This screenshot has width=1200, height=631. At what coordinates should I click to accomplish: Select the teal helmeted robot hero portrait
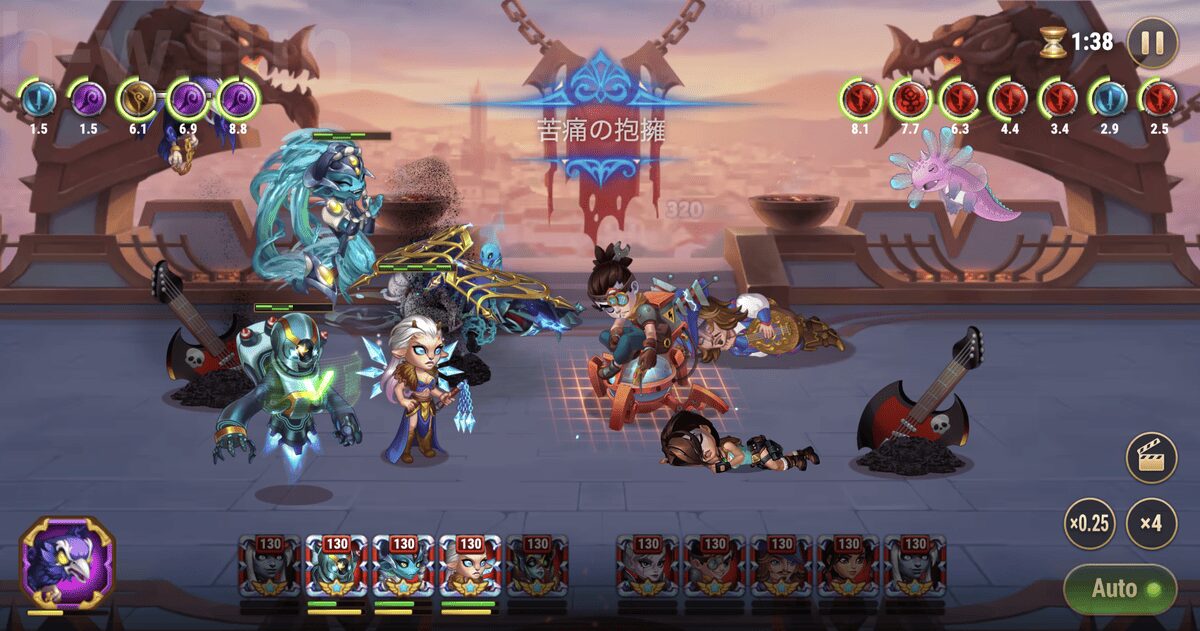[336, 567]
